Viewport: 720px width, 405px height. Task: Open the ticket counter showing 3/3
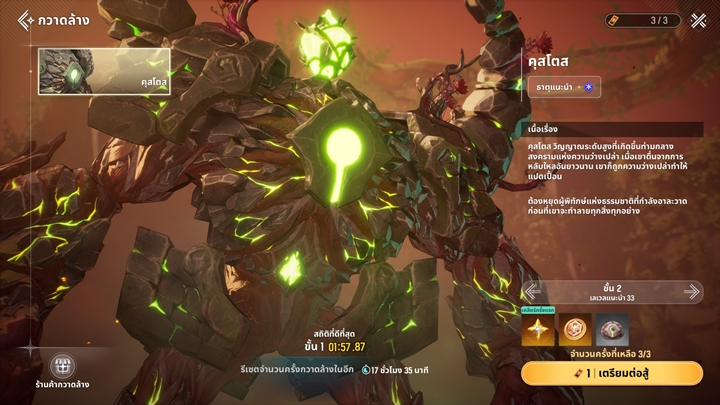[x=643, y=20]
